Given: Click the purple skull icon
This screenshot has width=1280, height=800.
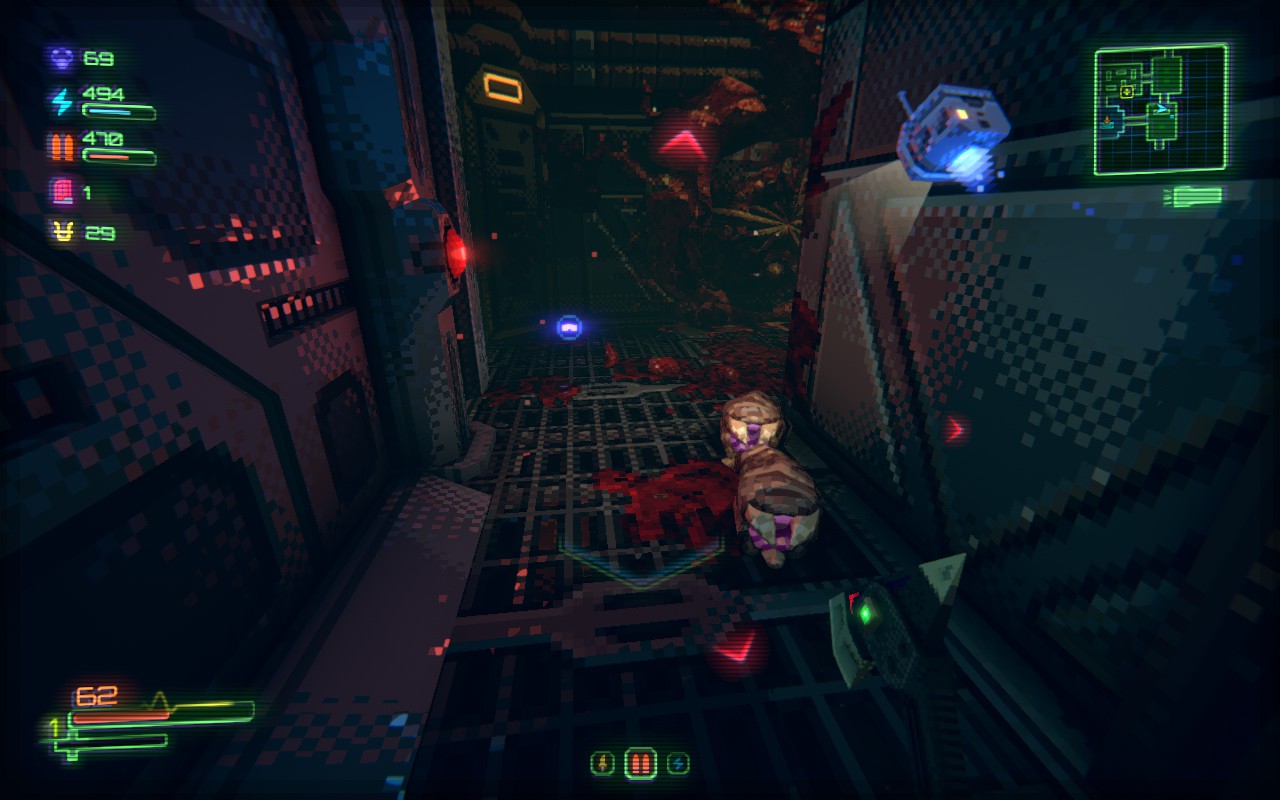Looking at the screenshot, I should tap(62, 58).
